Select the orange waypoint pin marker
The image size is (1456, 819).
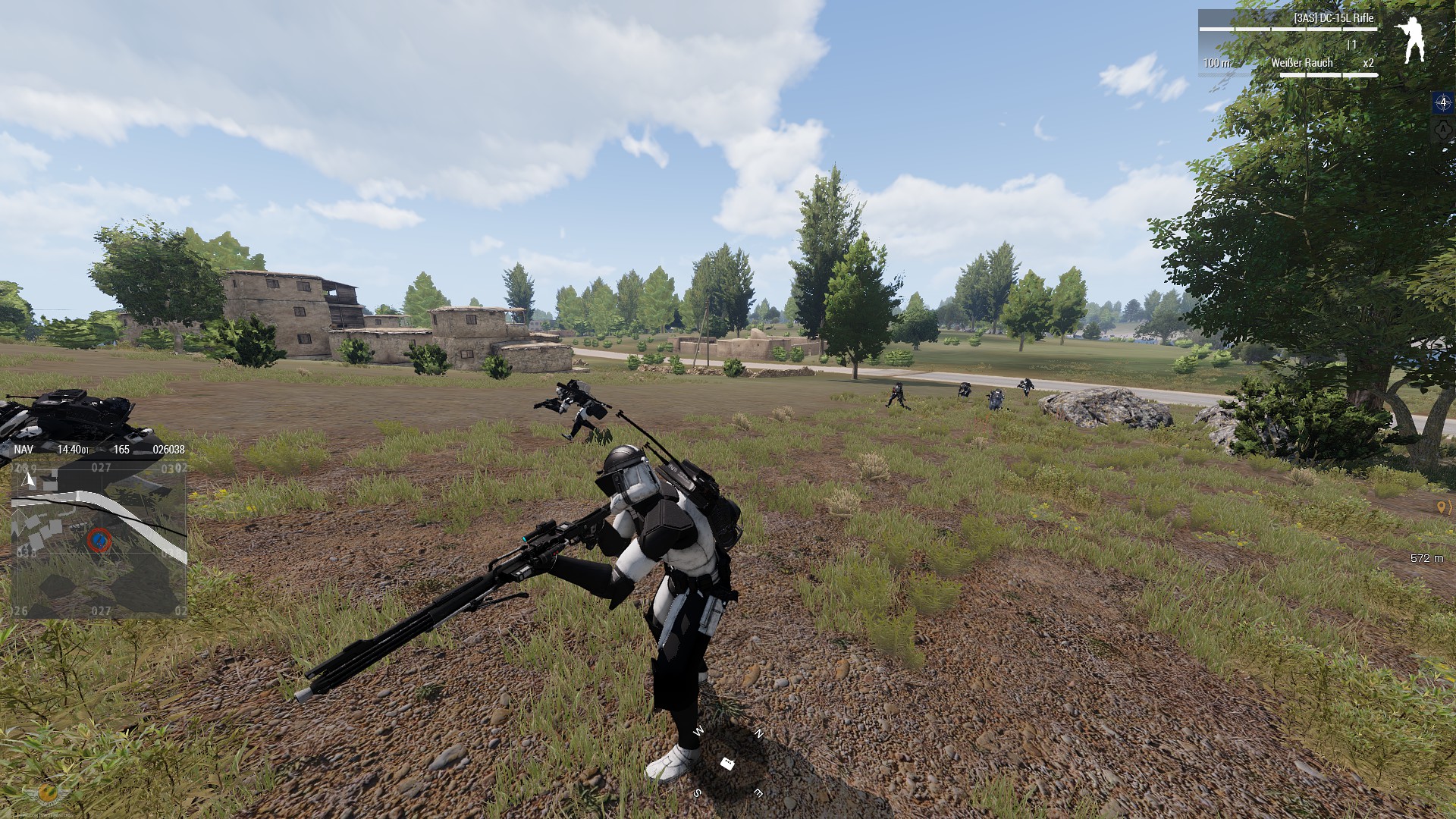coord(1442,507)
